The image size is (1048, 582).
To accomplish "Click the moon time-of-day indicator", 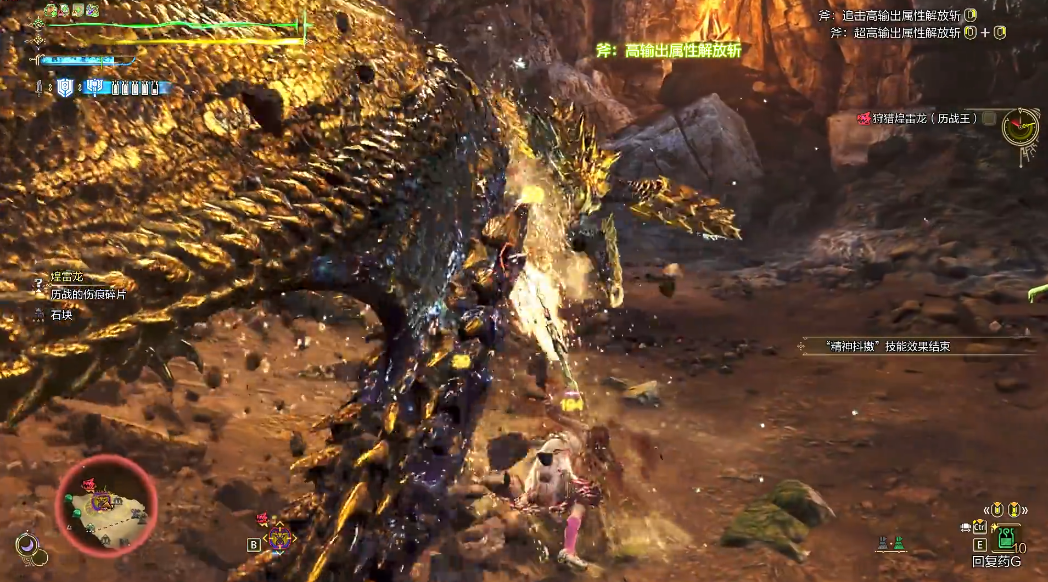I will (27, 546).
